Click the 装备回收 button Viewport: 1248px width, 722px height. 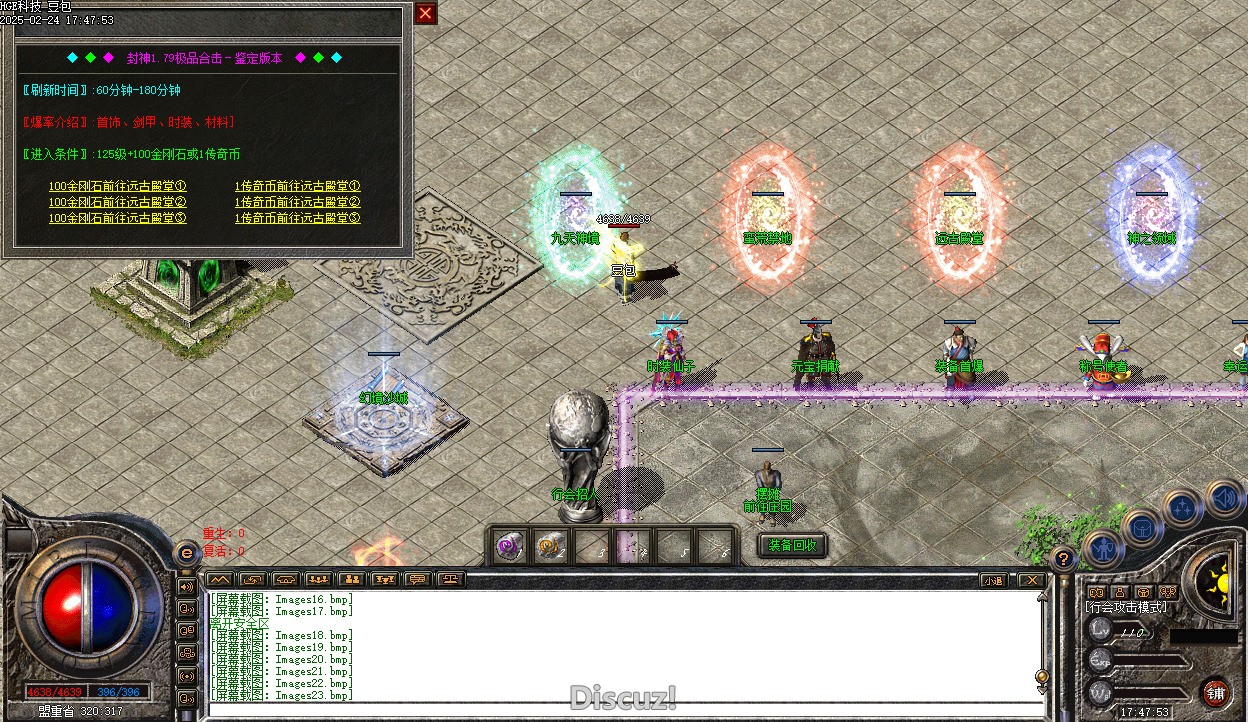click(794, 545)
